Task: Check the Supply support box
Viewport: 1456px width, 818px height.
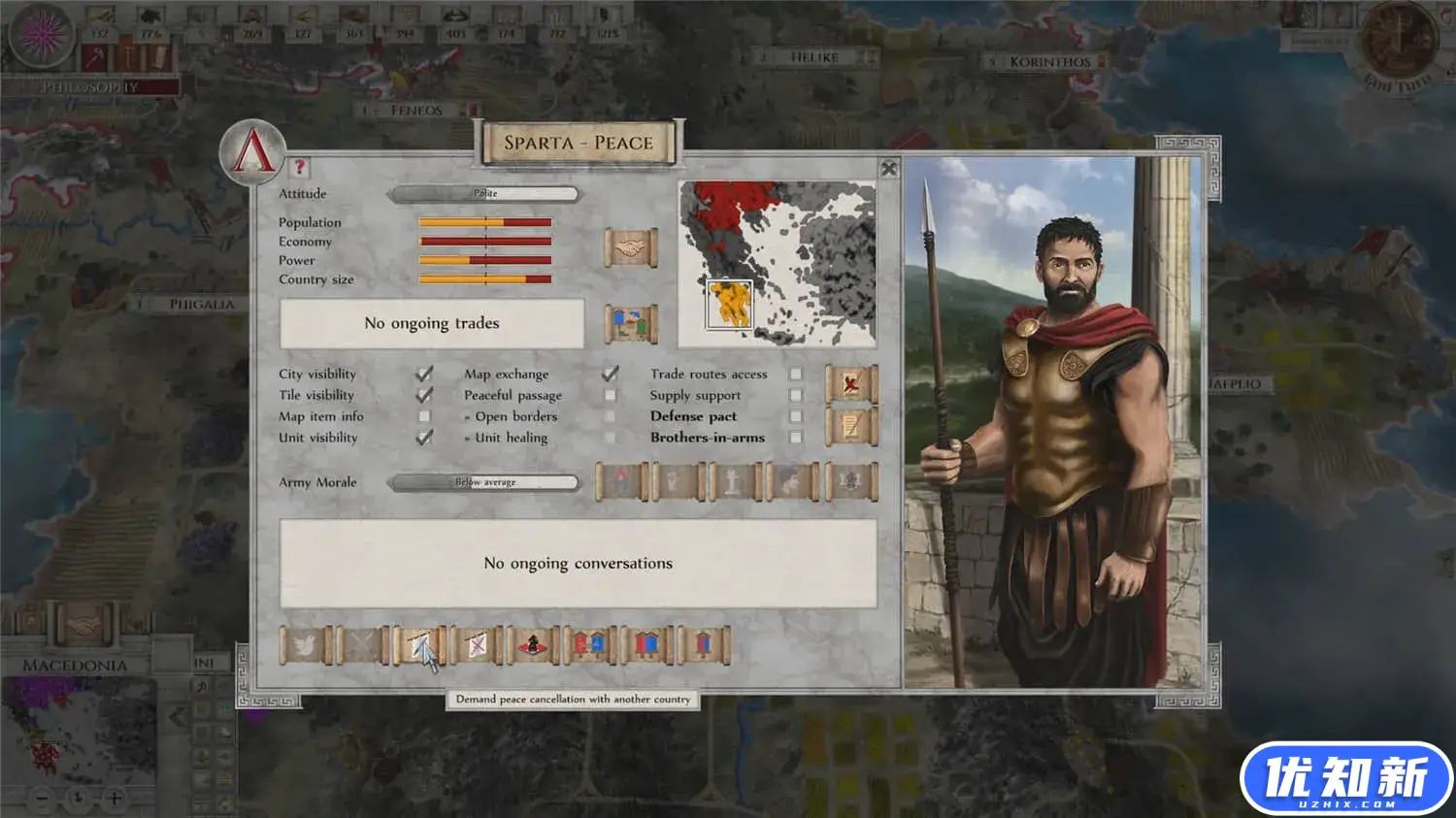Action: [x=796, y=395]
